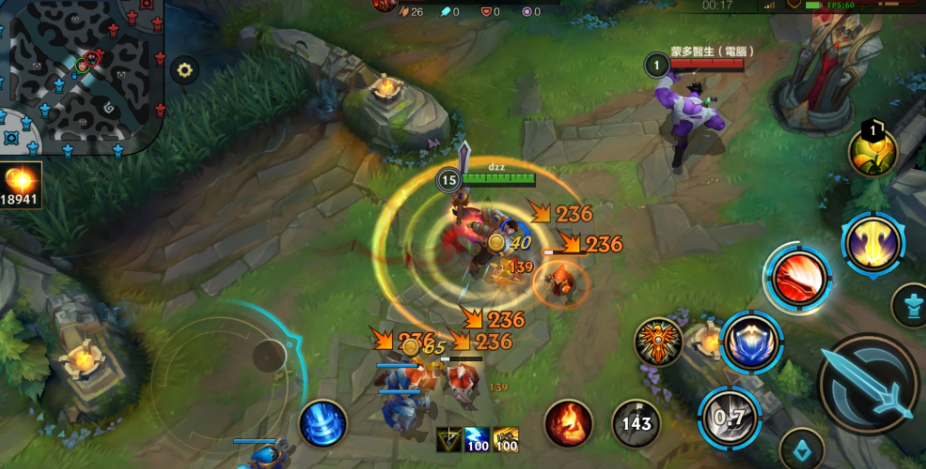
Task: Open the shop via the gold counter
Action: (x=21, y=185)
